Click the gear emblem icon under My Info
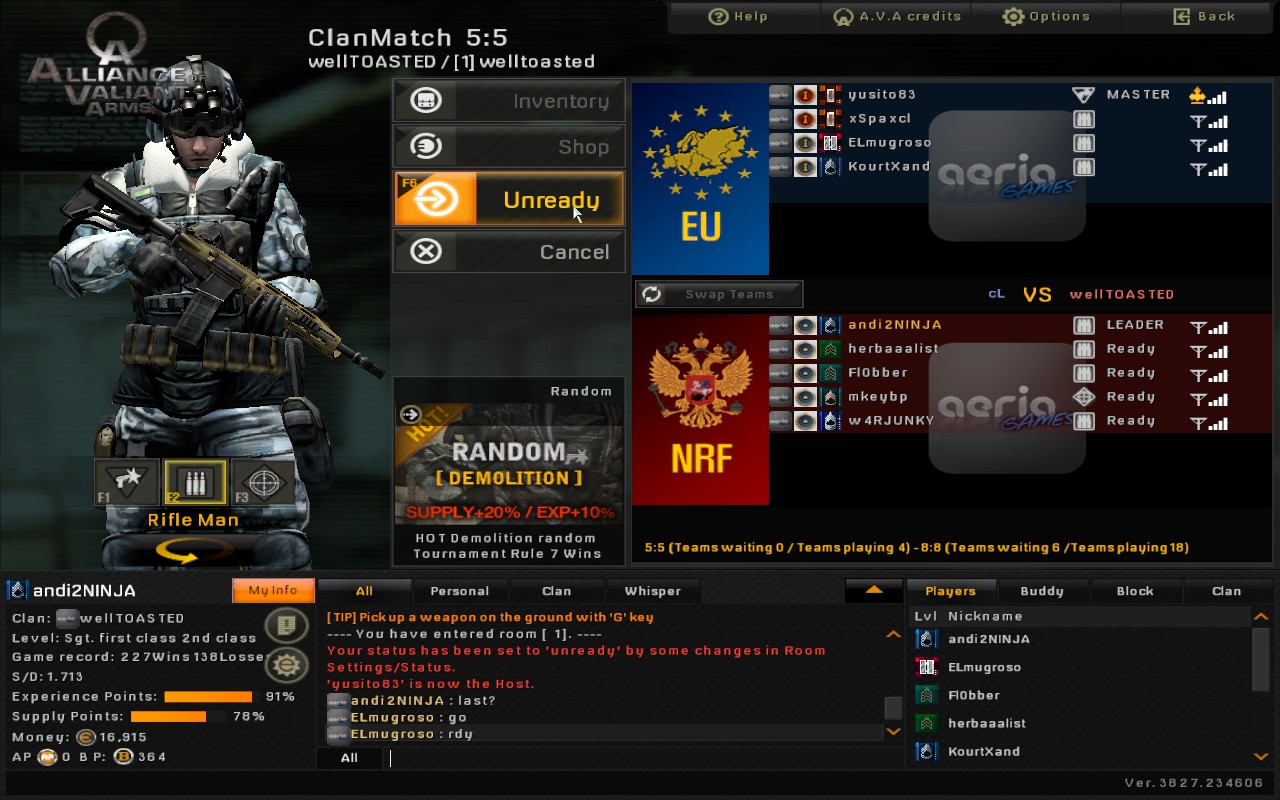Screen dimensions: 1280x800 click(x=288, y=664)
